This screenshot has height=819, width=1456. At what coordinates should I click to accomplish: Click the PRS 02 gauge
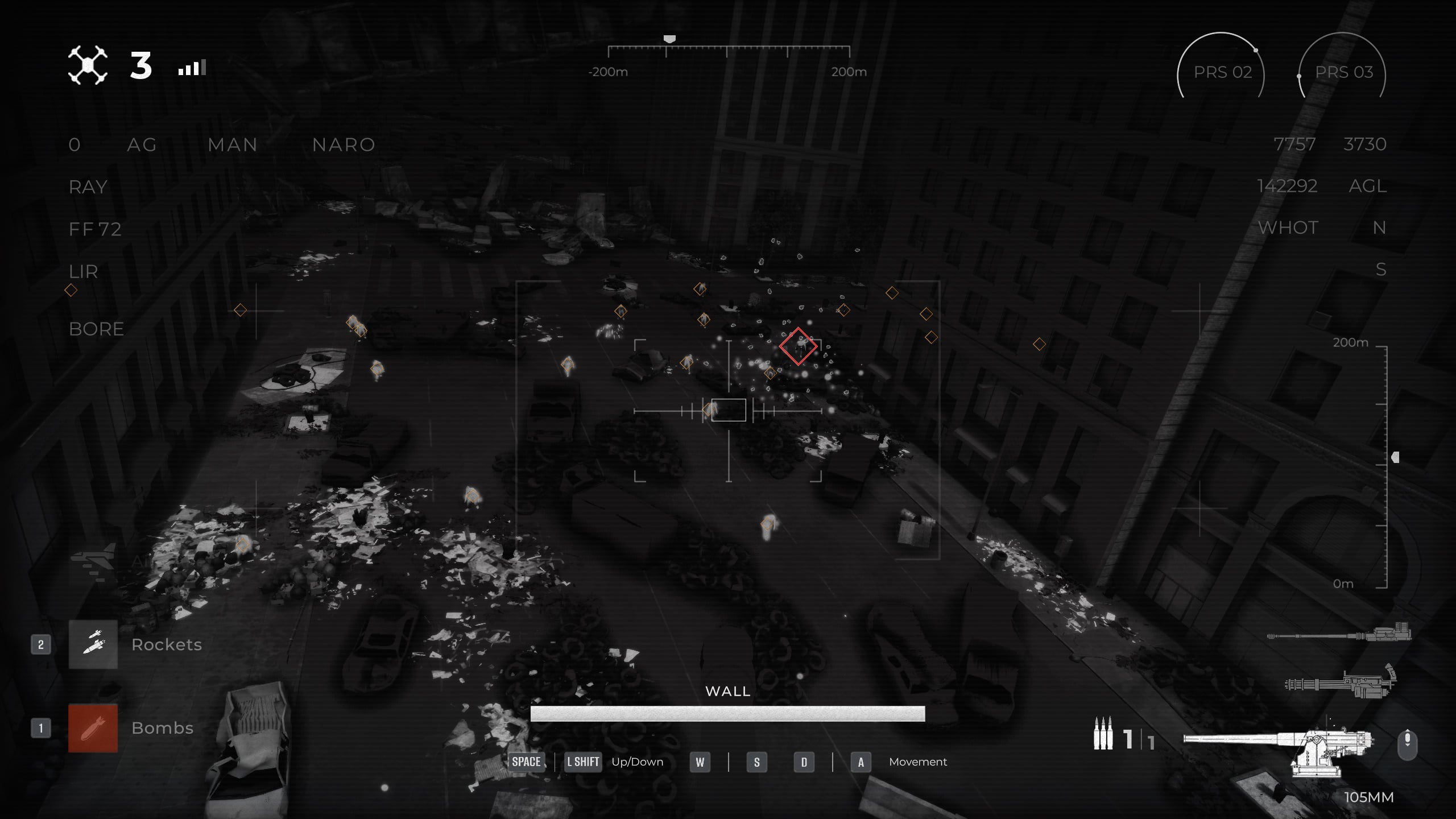(x=1222, y=72)
